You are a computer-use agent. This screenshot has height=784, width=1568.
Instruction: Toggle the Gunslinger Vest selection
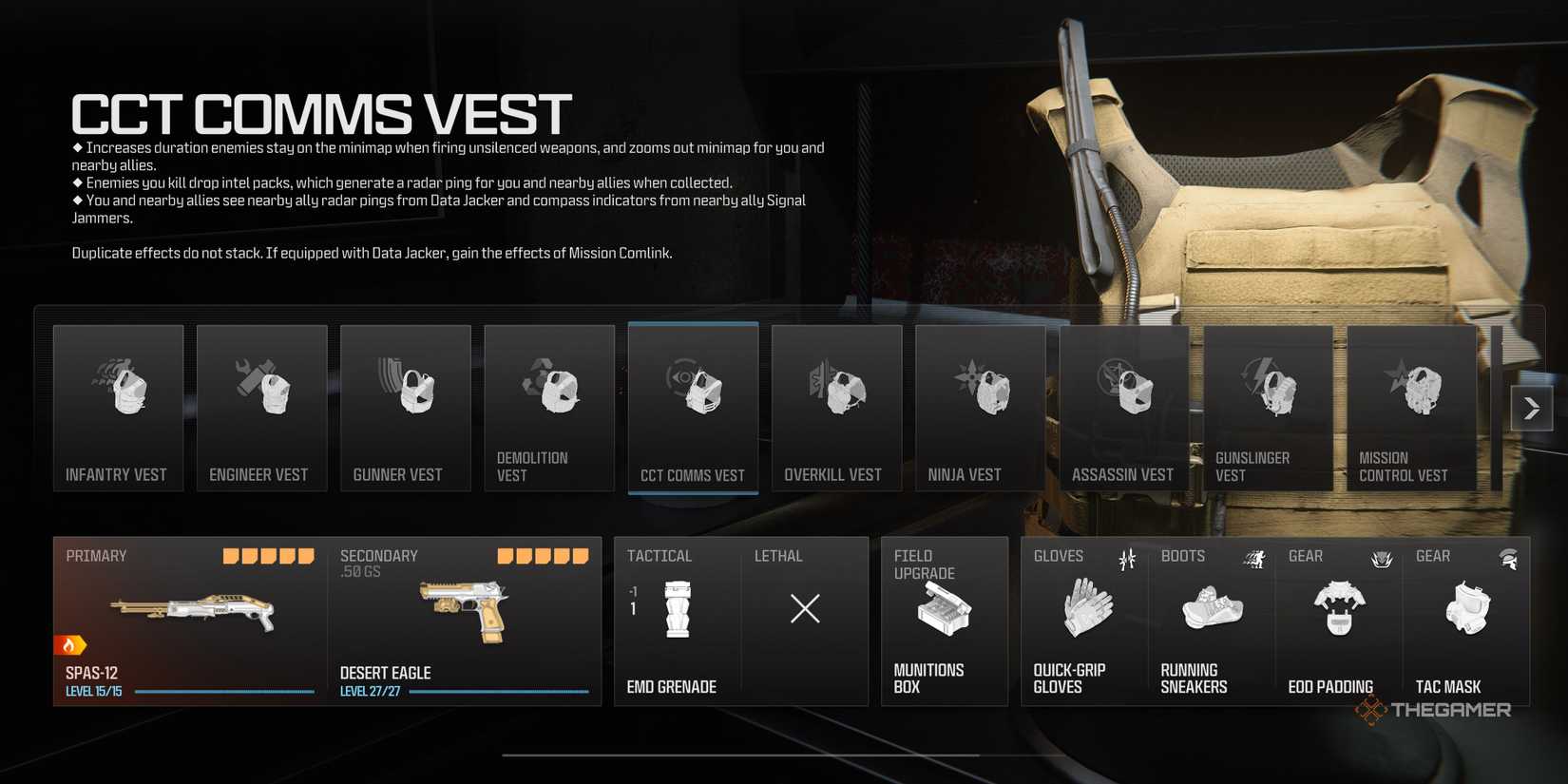pos(1268,399)
